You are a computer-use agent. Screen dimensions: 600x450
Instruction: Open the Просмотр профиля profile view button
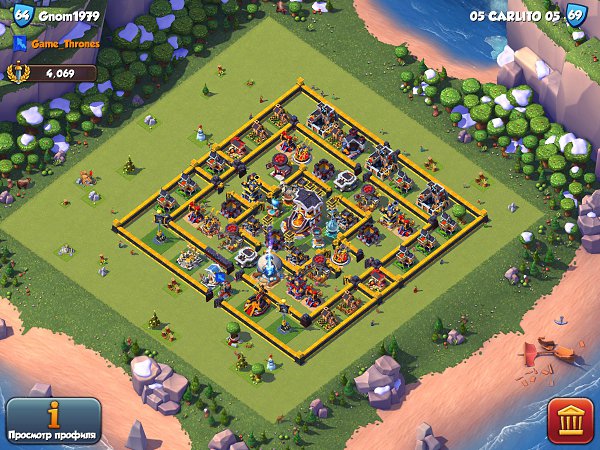[52, 422]
